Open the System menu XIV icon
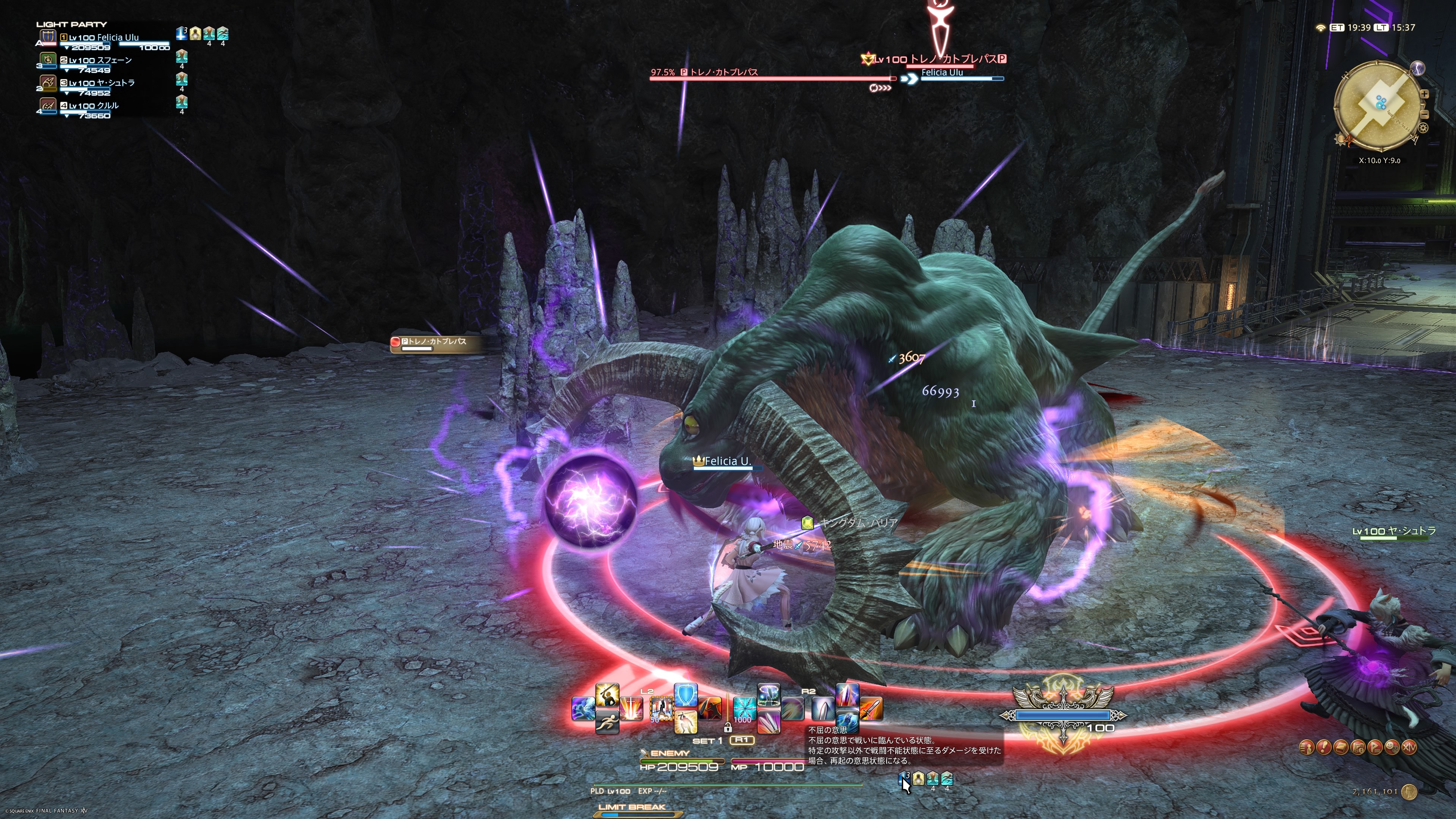The height and width of the screenshot is (819, 1456). click(1409, 747)
